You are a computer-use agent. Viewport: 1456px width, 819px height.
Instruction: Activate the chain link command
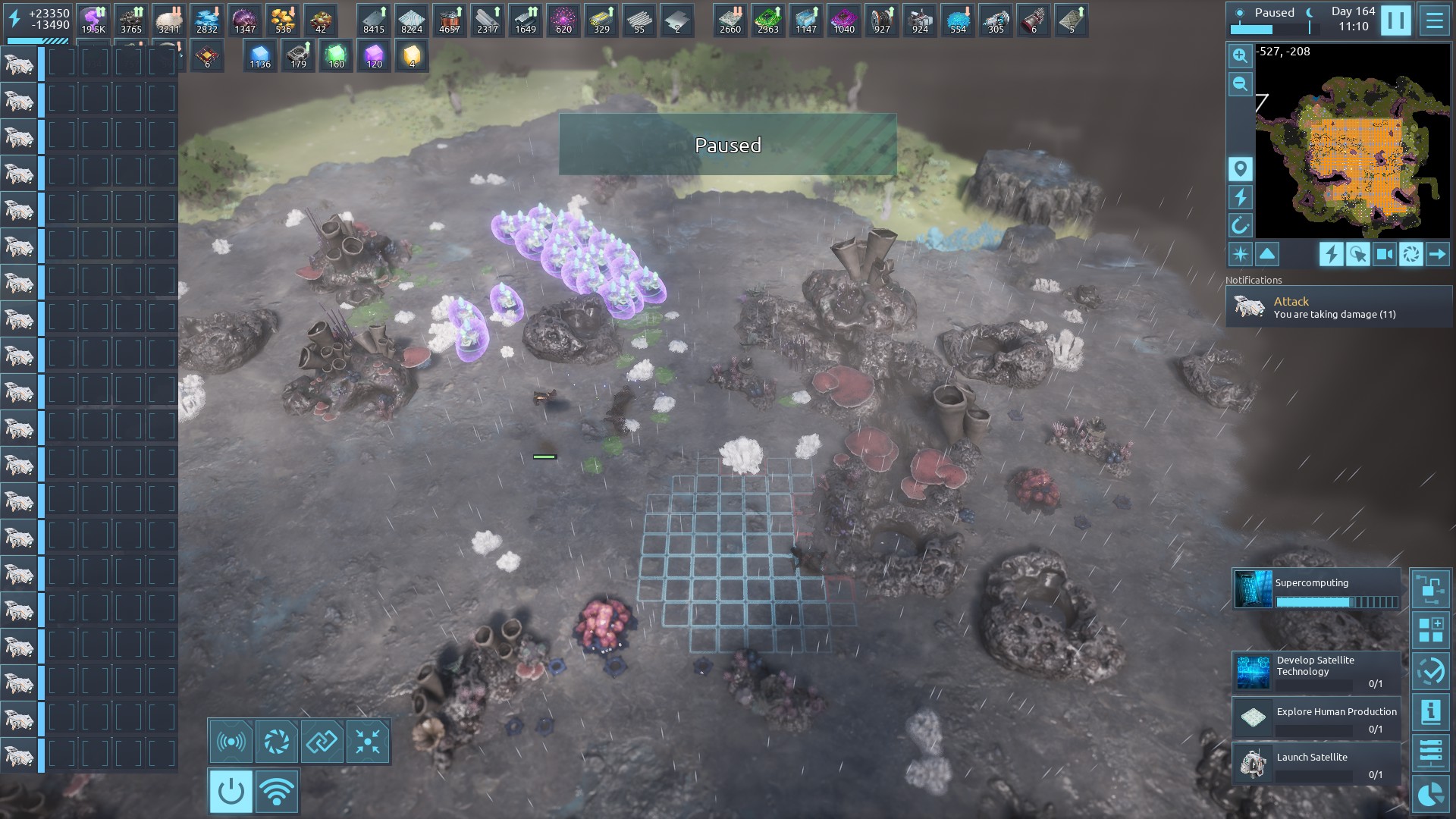322,742
